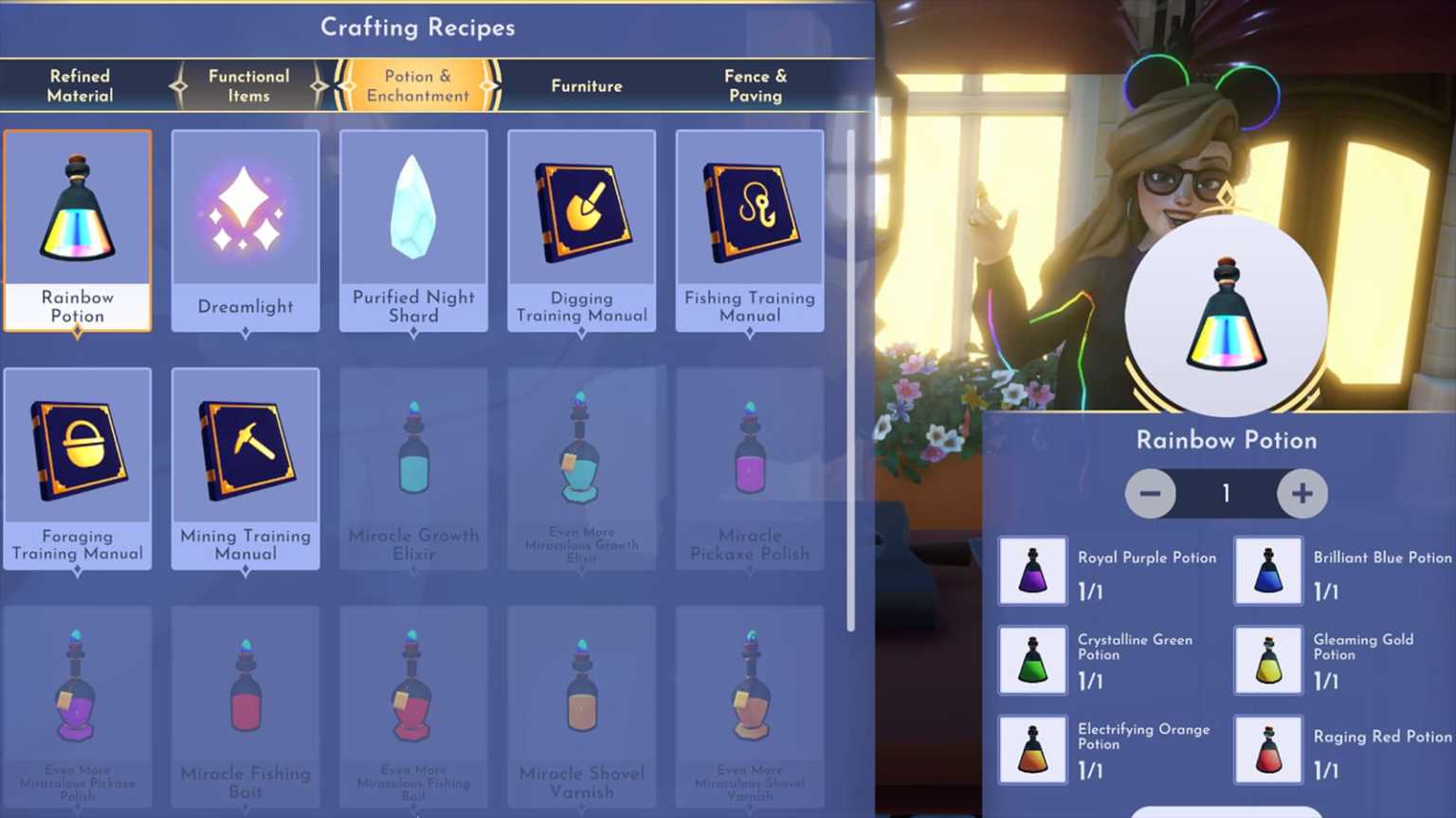This screenshot has width=1456, height=818.
Task: Switch to the Fence & Paving tab
Action: click(x=755, y=85)
